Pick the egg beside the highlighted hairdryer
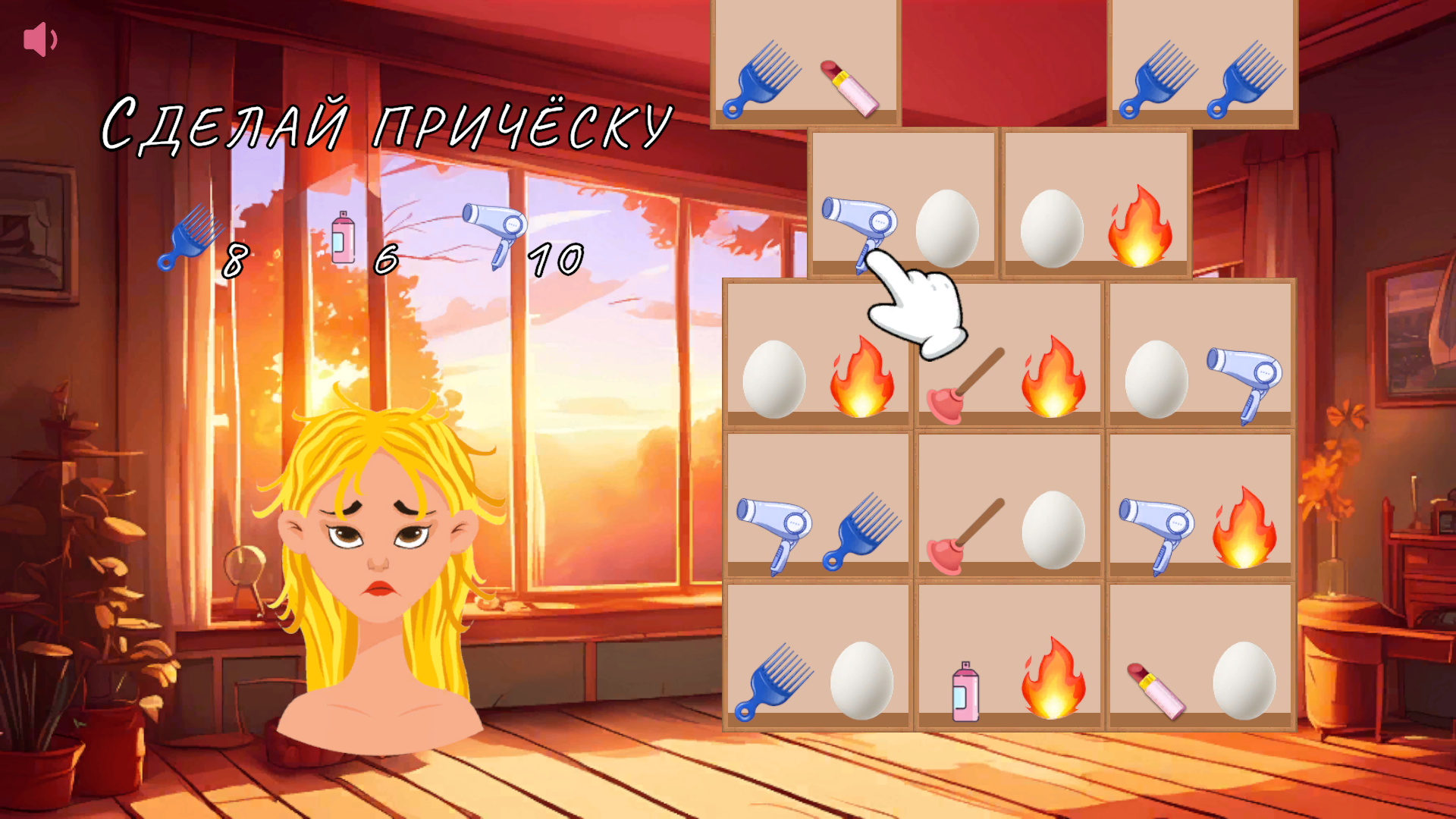This screenshot has width=1456, height=819. point(948,227)
